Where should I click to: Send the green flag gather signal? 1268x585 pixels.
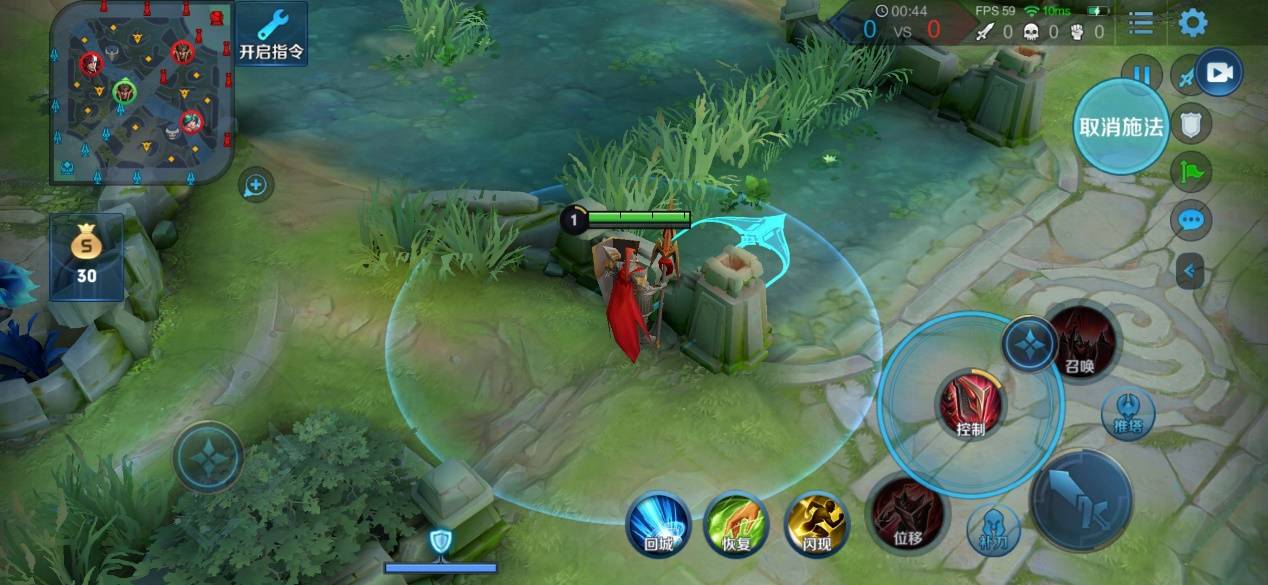[1190, 172]
